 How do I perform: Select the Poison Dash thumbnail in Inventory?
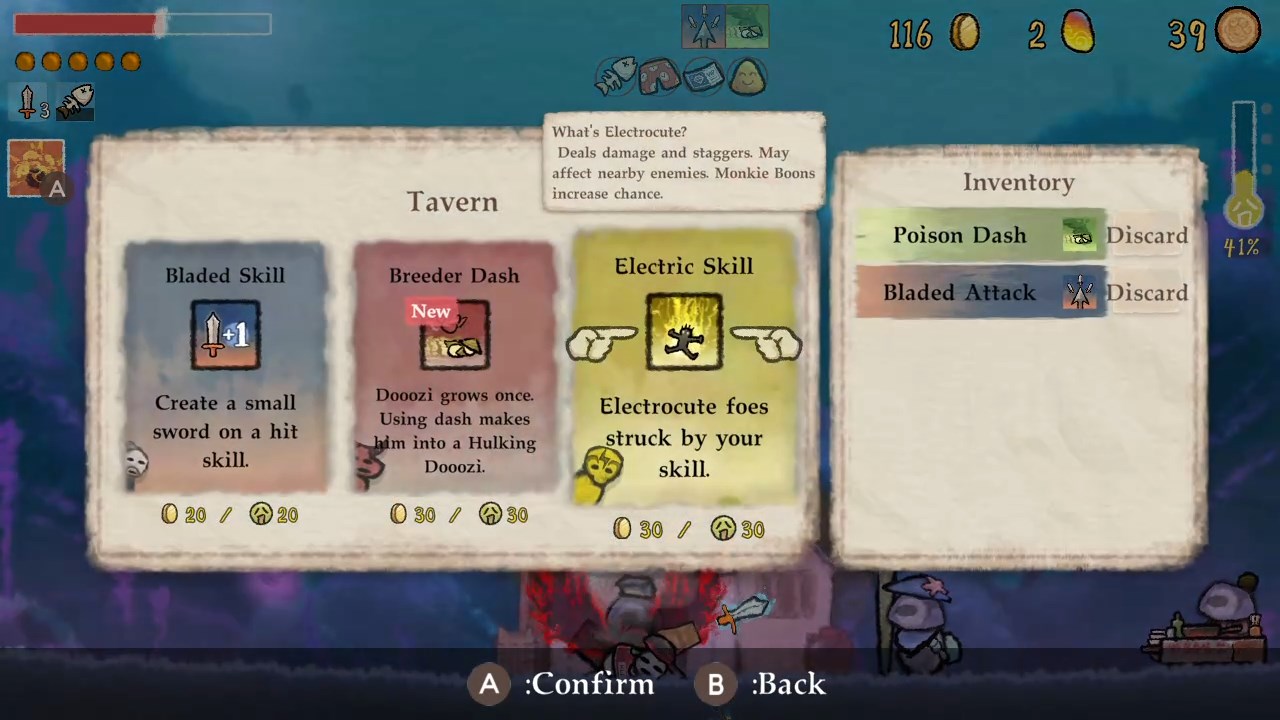[x=1080, y=235]
